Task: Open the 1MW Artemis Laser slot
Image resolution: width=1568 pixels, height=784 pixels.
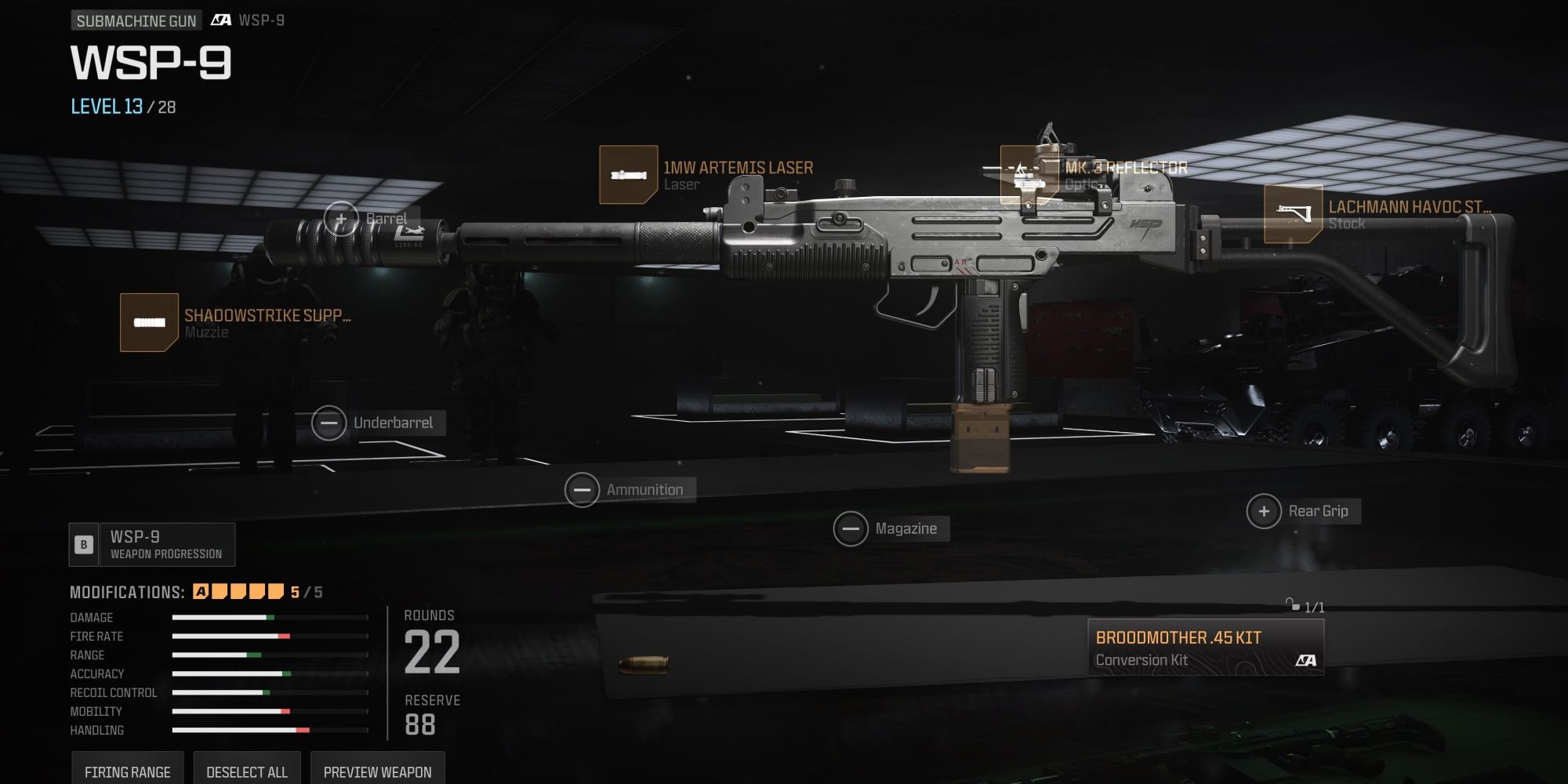Action: pos(629,175)
